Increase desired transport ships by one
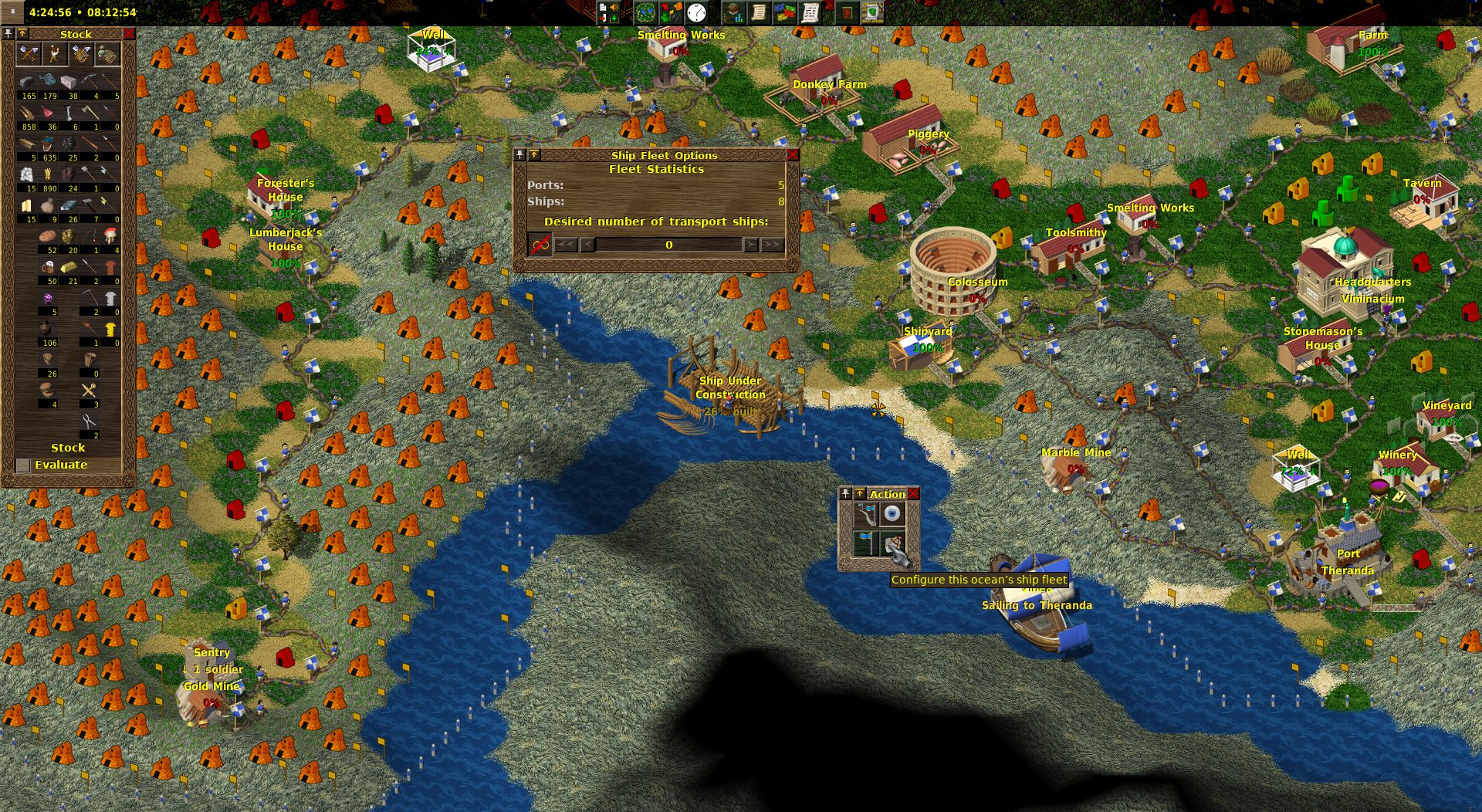The height and width of the screenshot is (812, 1482). [750, 245]
